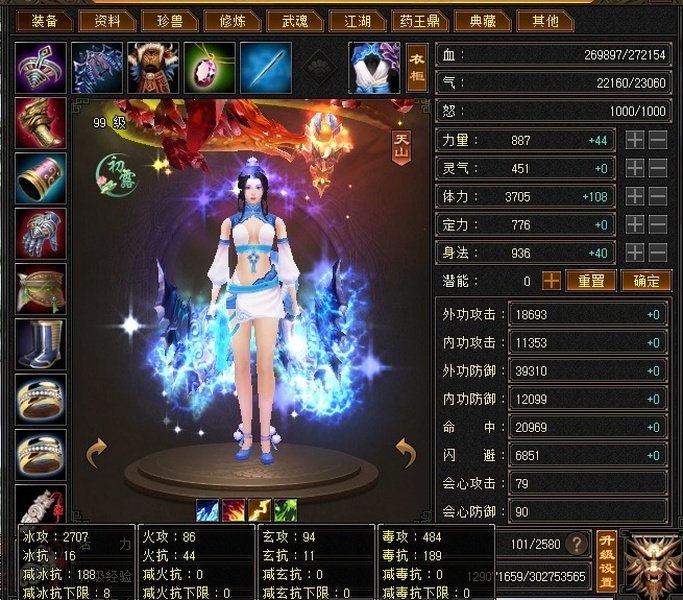The width and height of the screenshot is (683, 600).
Task: Open the 江湖 tab
Action: tap(357, 20)
